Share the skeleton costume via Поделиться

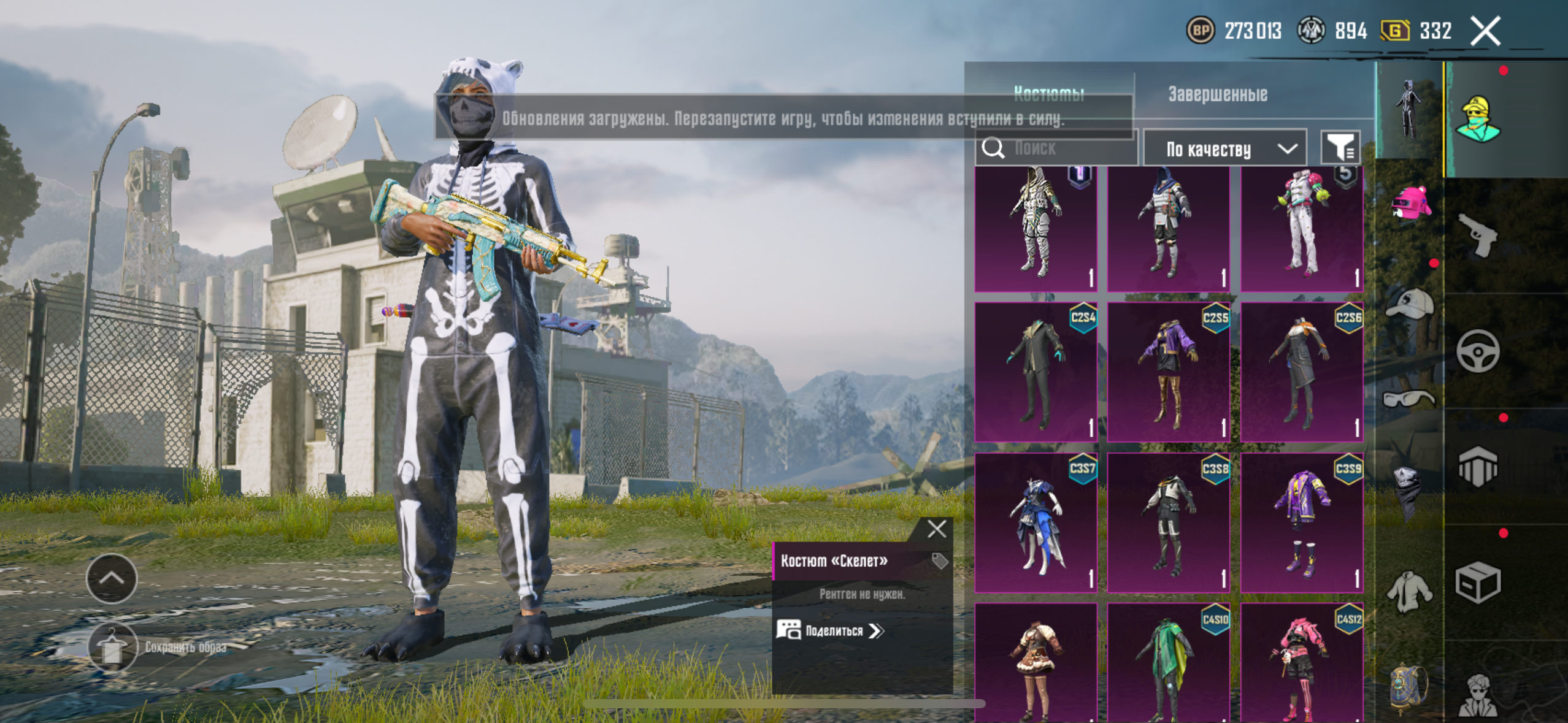(x=831, y=630)
